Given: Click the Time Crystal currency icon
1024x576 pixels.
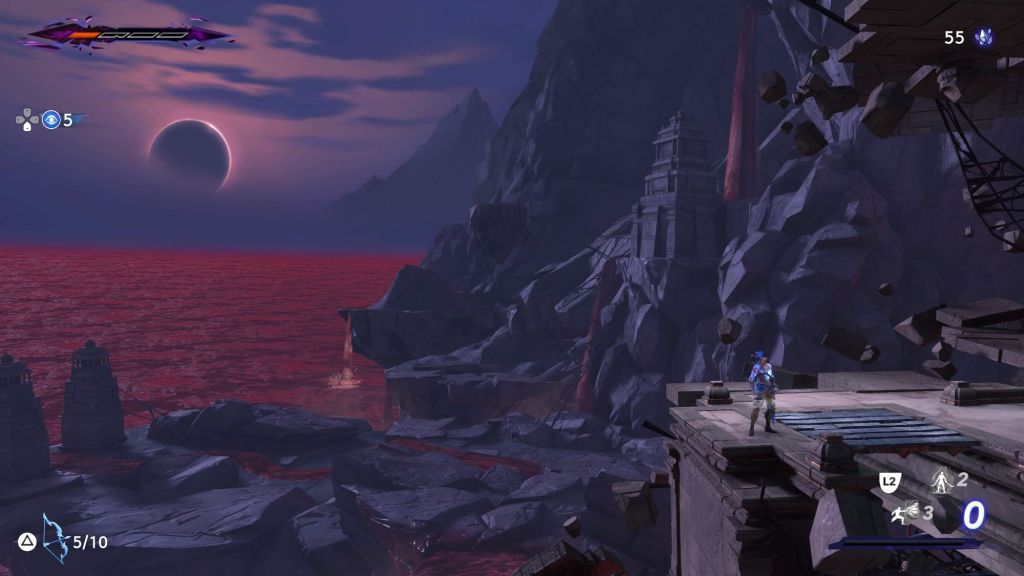Looking at the screenshot, I should coord(986,38).
